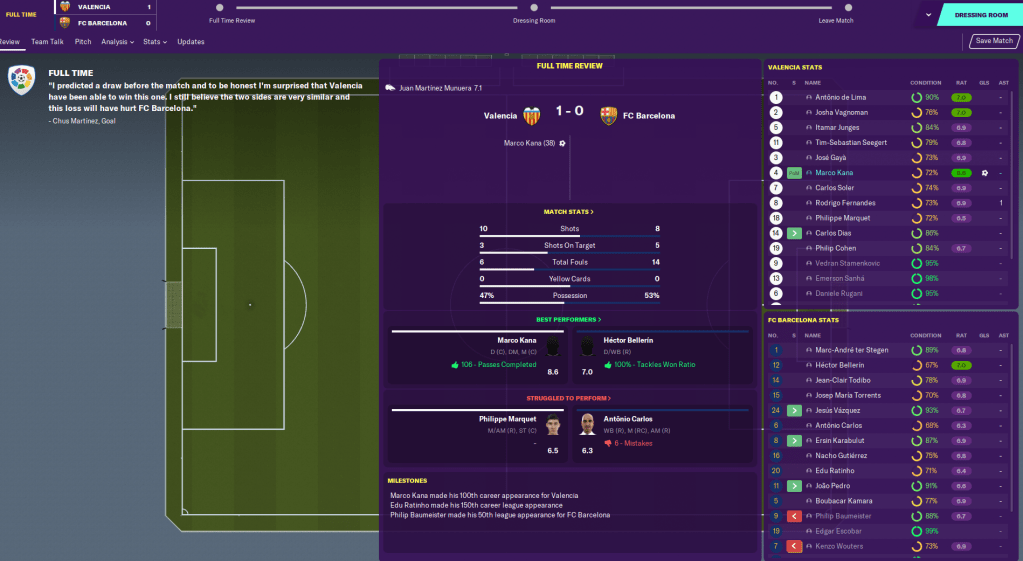Save the match replay
1023x561 pixels.
994,41
